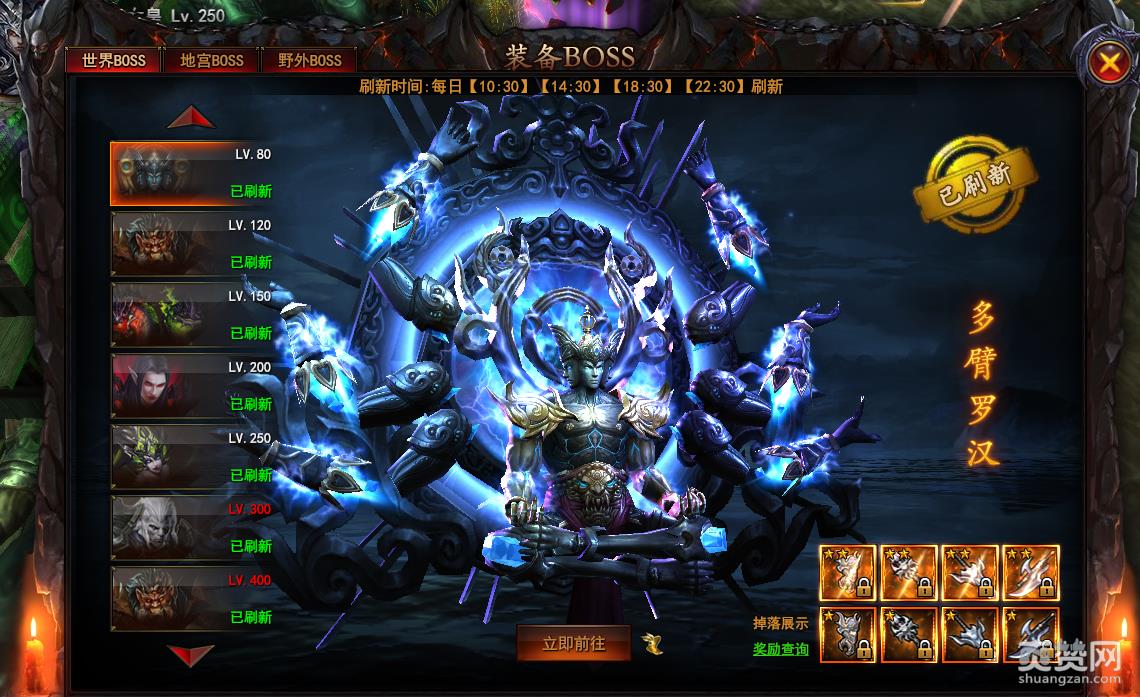Open the 奖励查询 link
The height and width of the screenshot is (697, 1140).
click(x=781, y=649)
